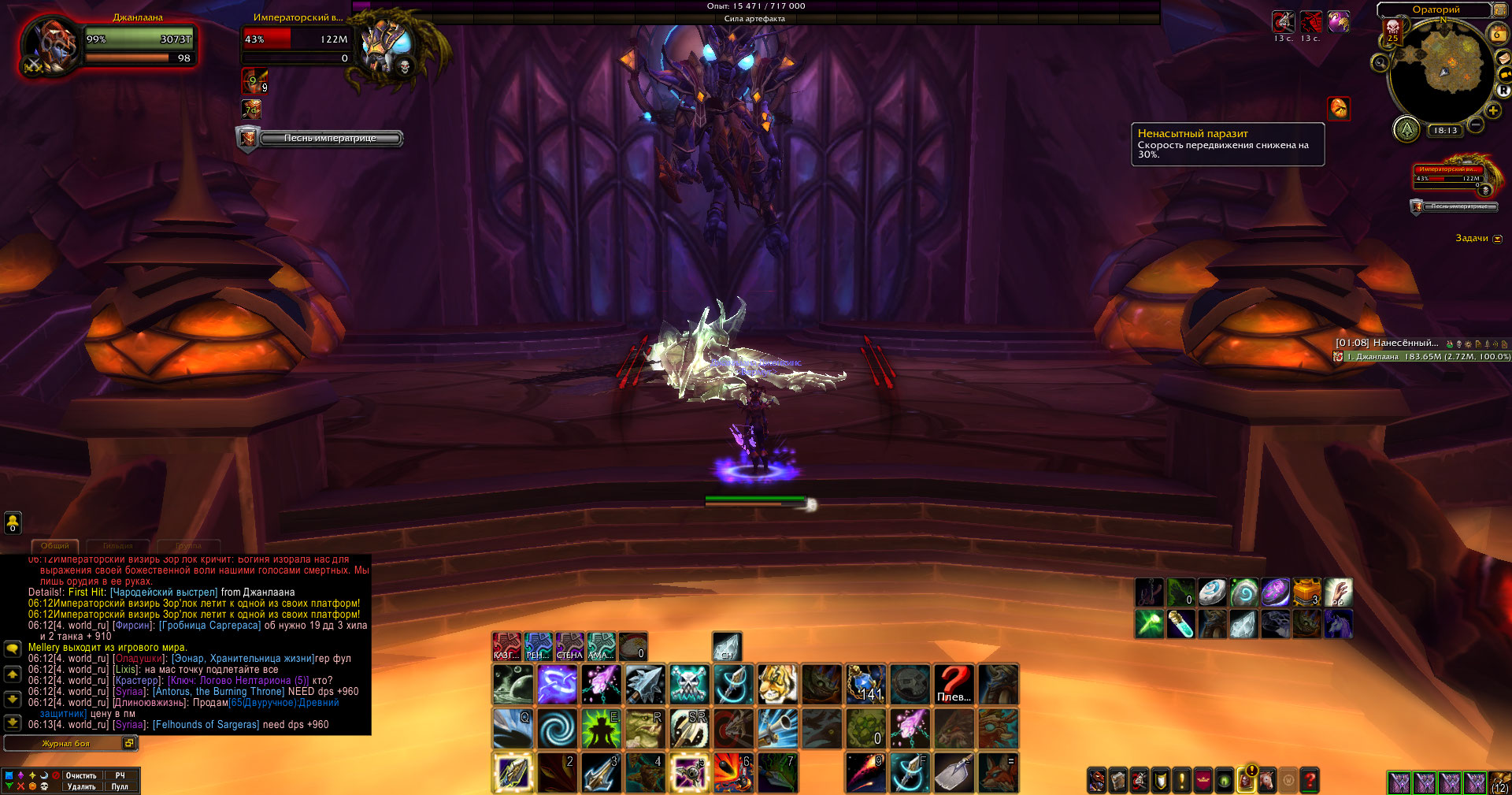Use the teal potion vial item
Viewport: 1512px width, 795px height.
click(1180, 624)
